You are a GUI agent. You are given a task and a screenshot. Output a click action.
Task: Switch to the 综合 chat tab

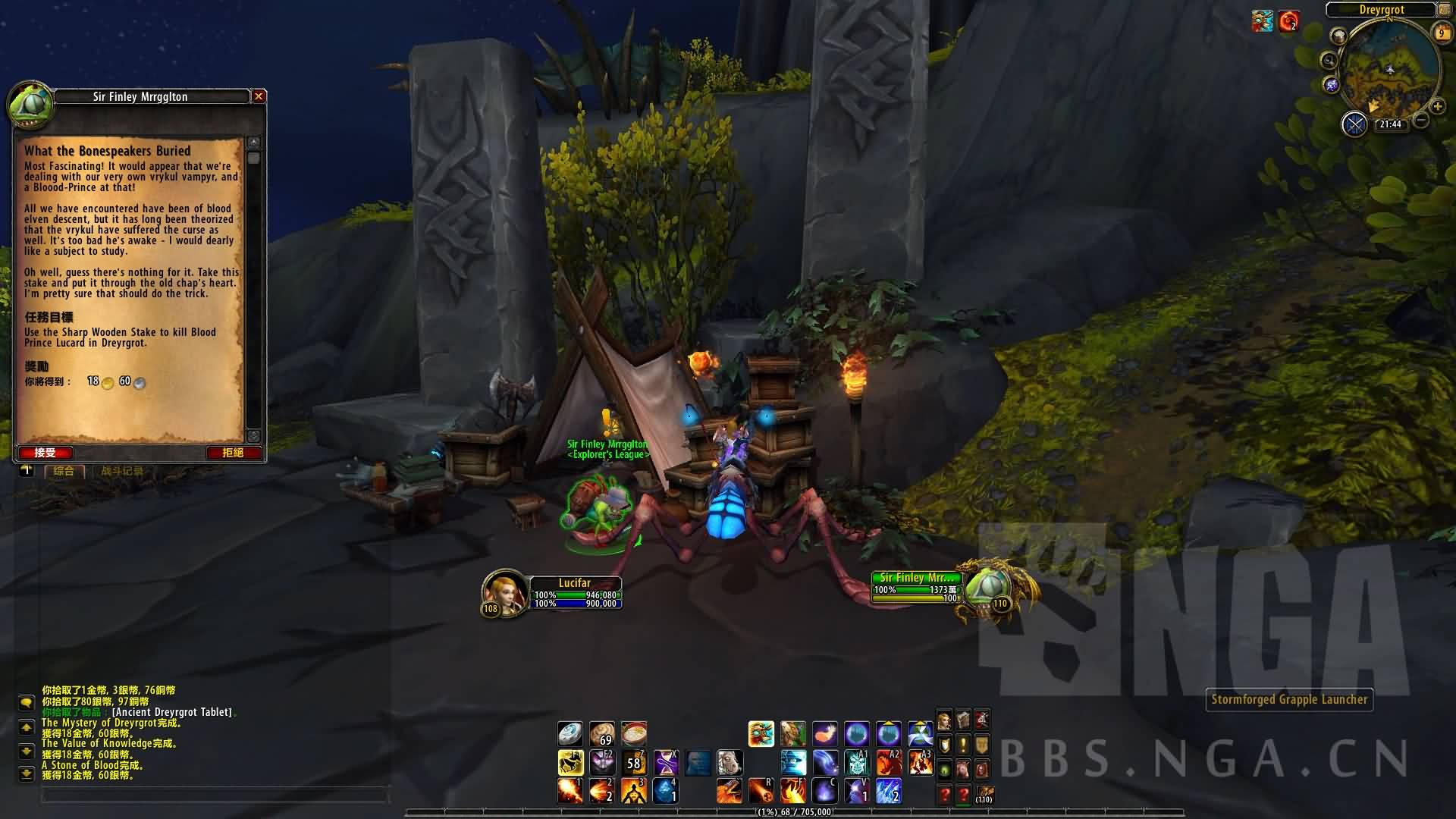coord(64,471)
